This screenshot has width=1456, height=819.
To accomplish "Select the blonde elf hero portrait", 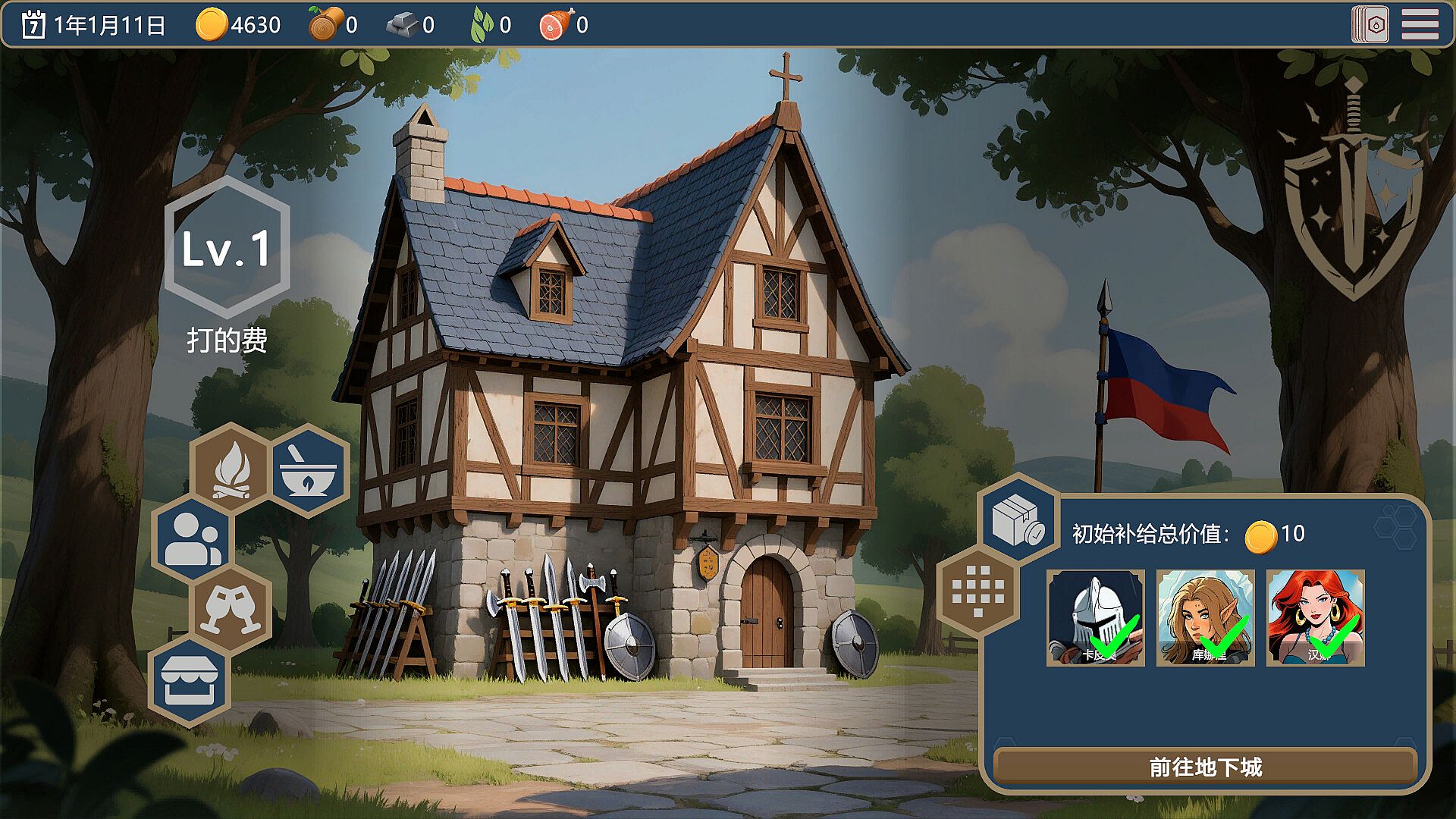I will 1205,618.
